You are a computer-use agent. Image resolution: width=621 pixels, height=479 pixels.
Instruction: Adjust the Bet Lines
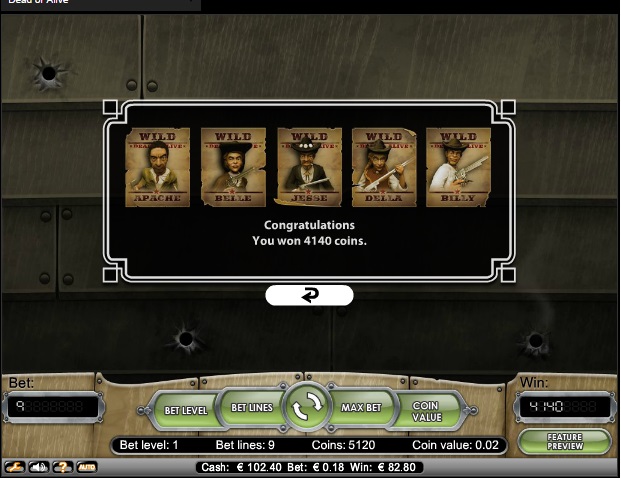251,408
